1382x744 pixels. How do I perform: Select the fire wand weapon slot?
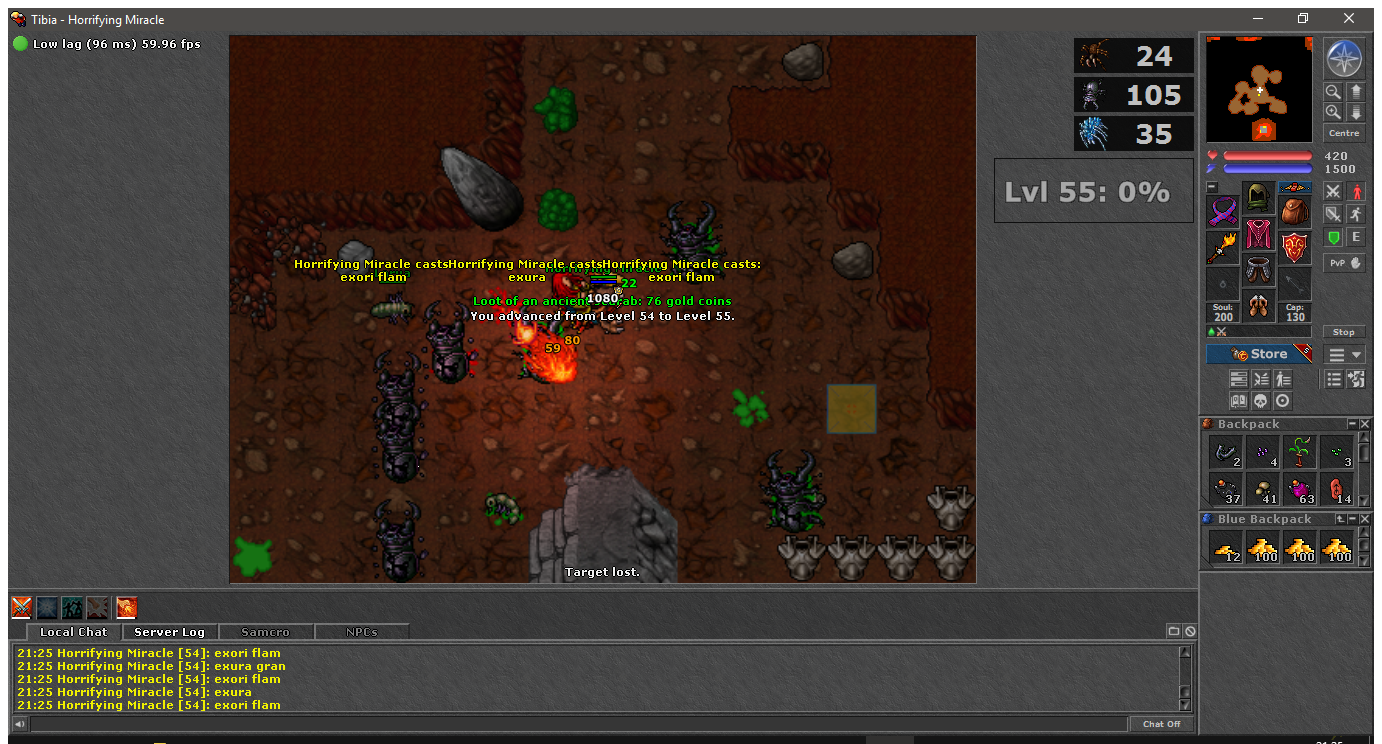point(1222,247)
